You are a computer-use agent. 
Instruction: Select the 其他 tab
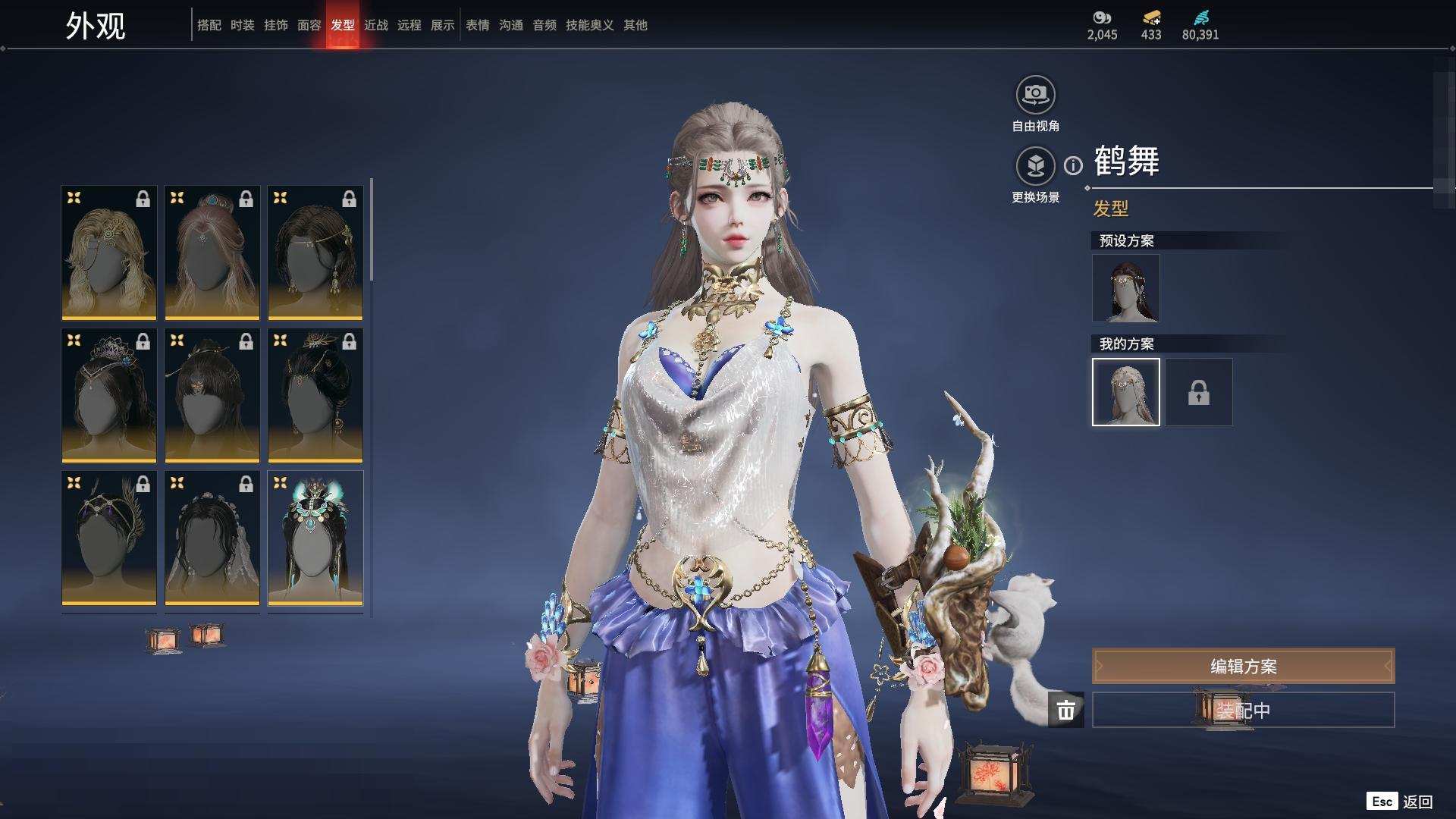pos(635,25)
